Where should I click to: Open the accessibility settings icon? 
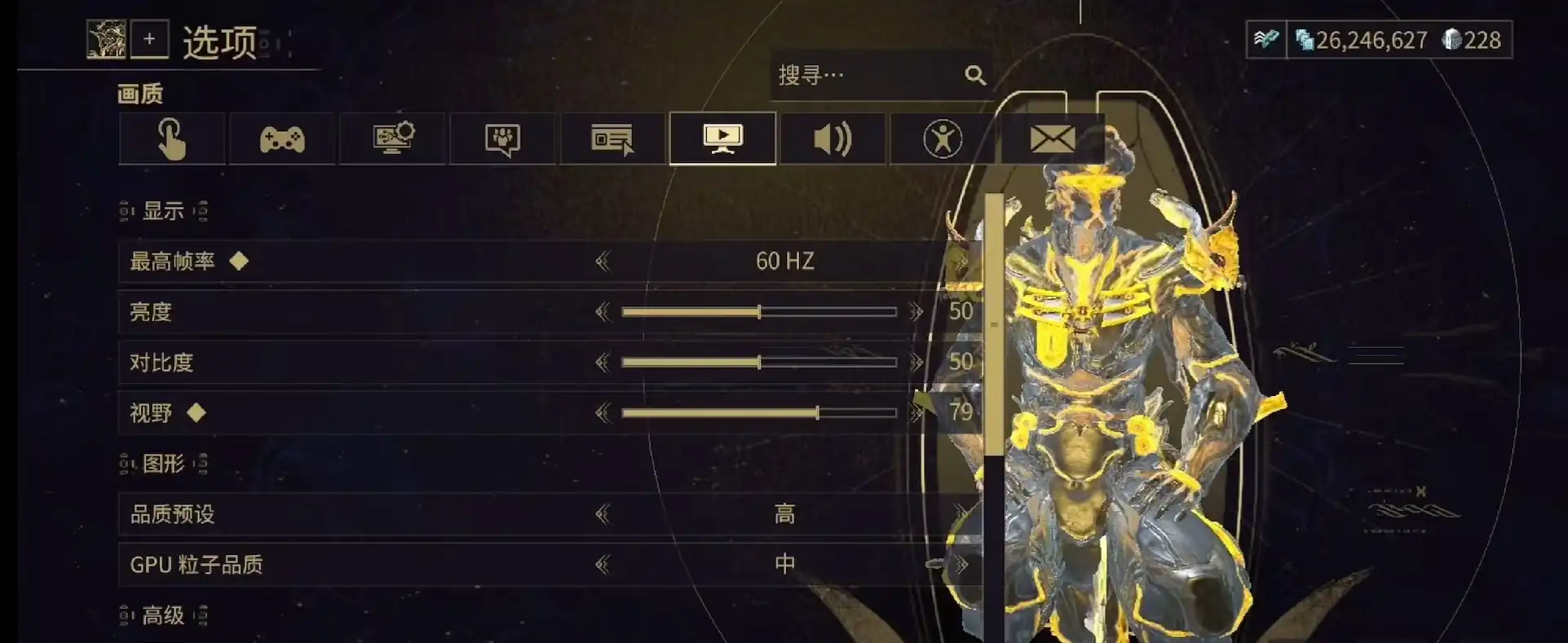(x=943, y=139)
